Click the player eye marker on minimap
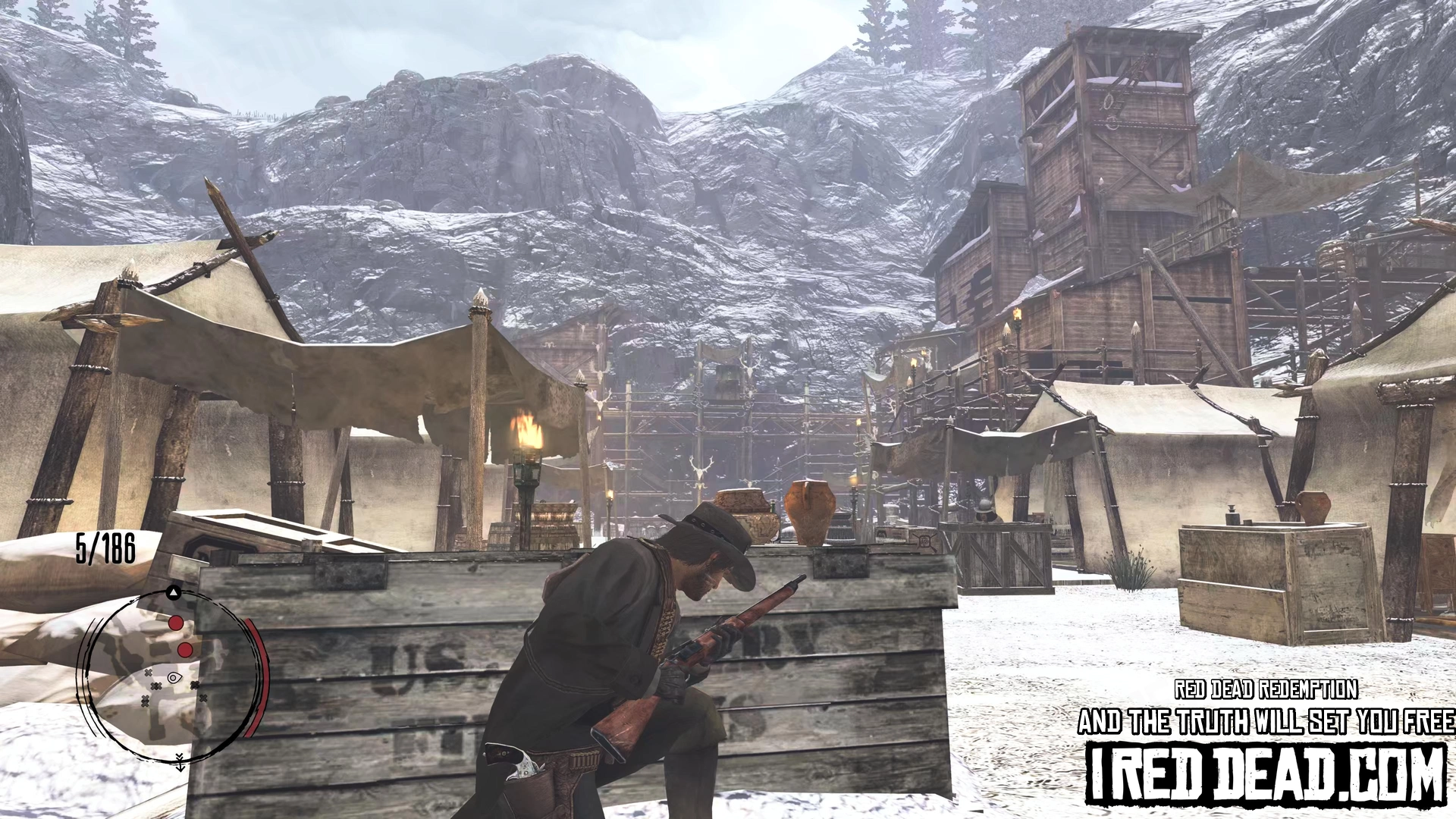 (174, 677)
